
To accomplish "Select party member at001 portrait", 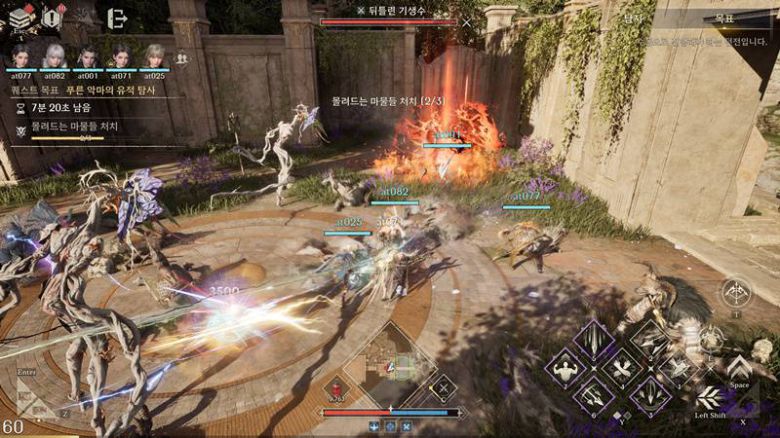I will click(x=88, y=56).
